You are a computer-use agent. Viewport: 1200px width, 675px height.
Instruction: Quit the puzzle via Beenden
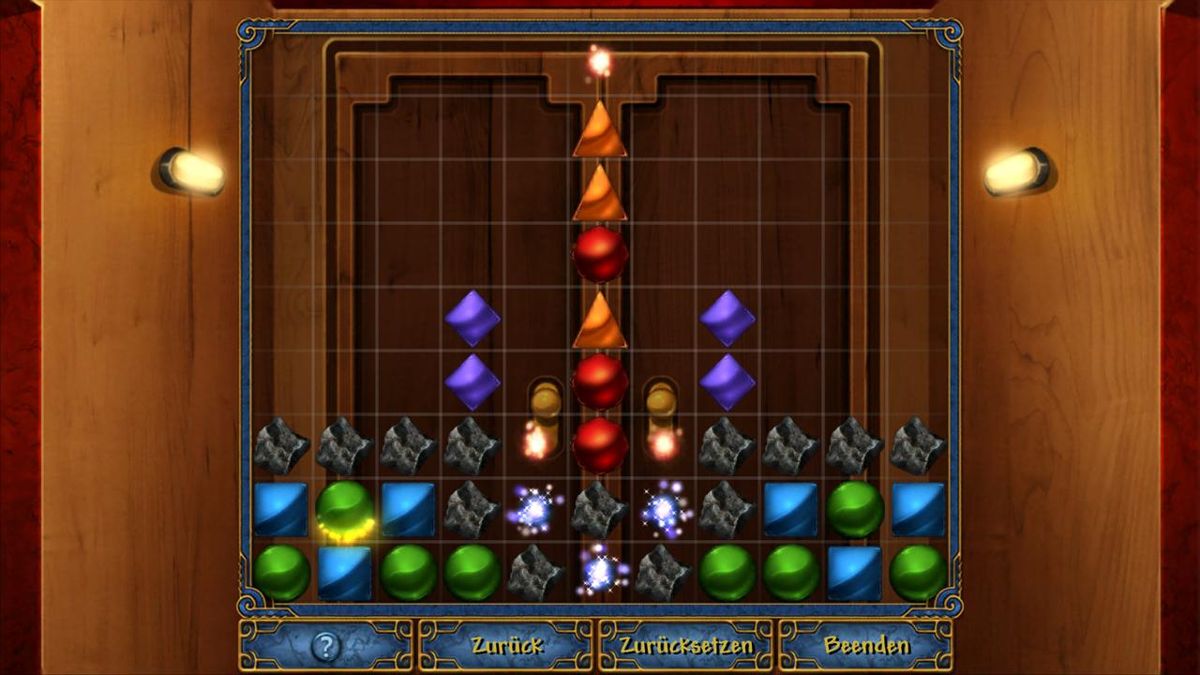pos(866,646)
